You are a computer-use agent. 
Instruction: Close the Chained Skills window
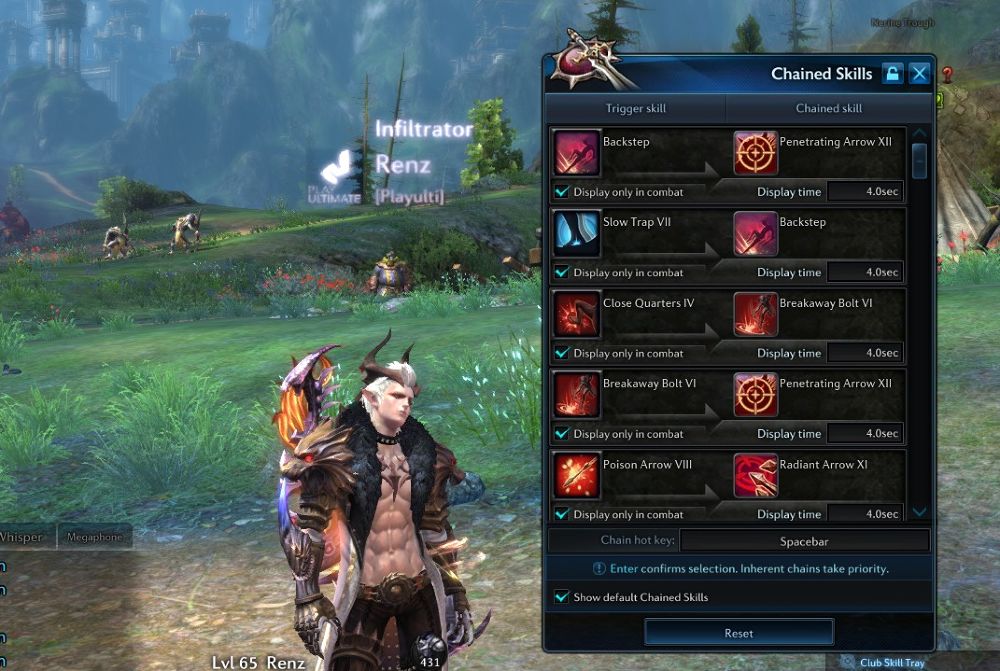click(919, 73)
